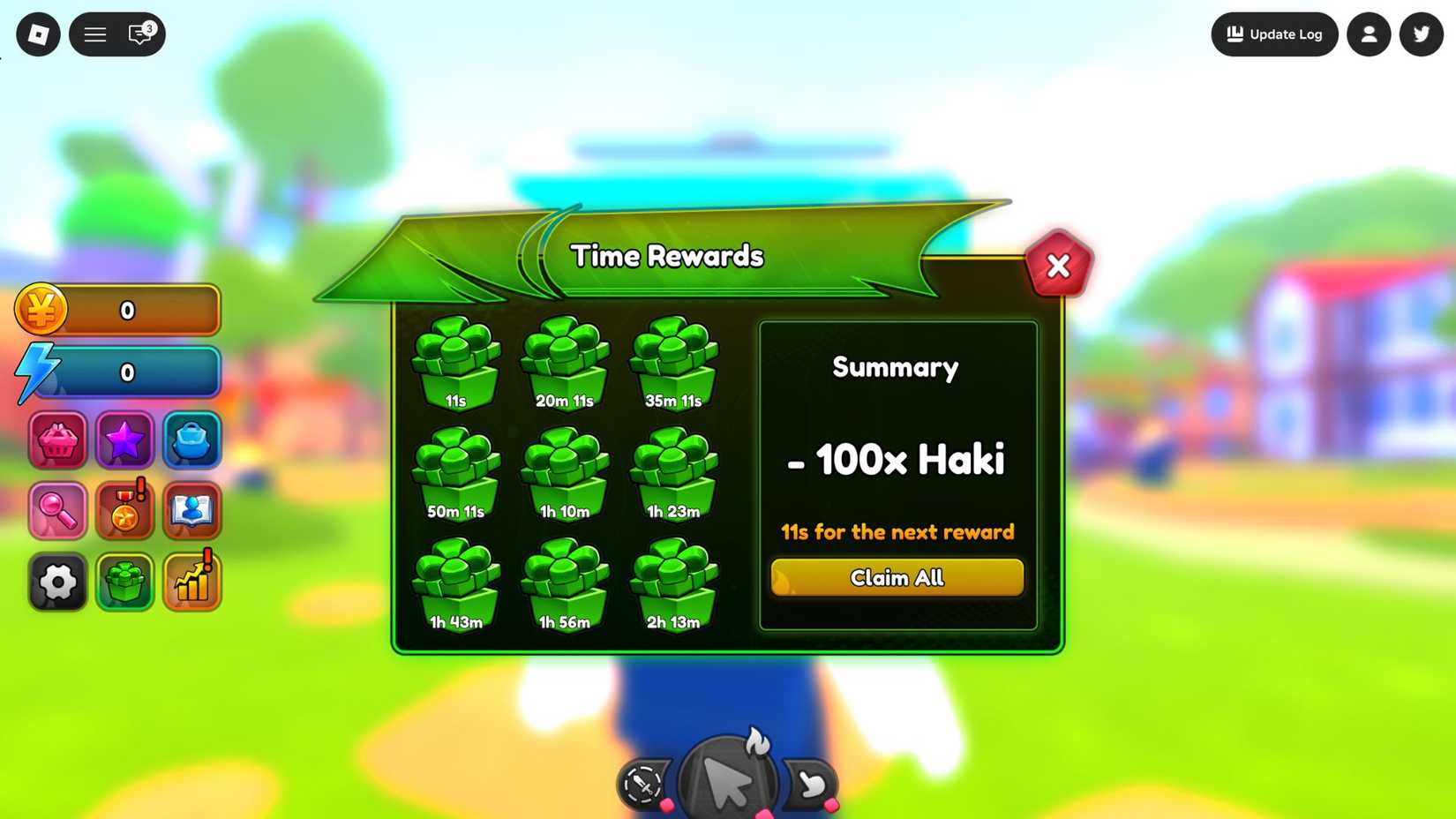Open the settings gear icon
The width and height of the screenshot is (1456, 819).
tap(56, 582)
